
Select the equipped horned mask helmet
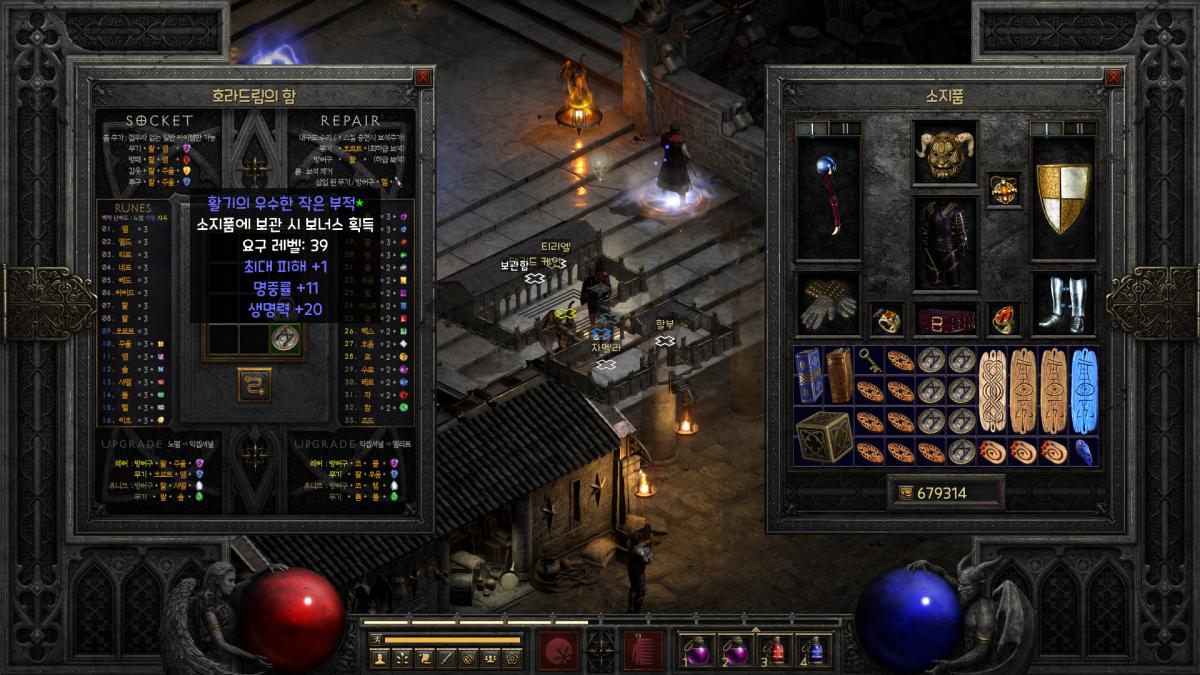tap(945, 153)
